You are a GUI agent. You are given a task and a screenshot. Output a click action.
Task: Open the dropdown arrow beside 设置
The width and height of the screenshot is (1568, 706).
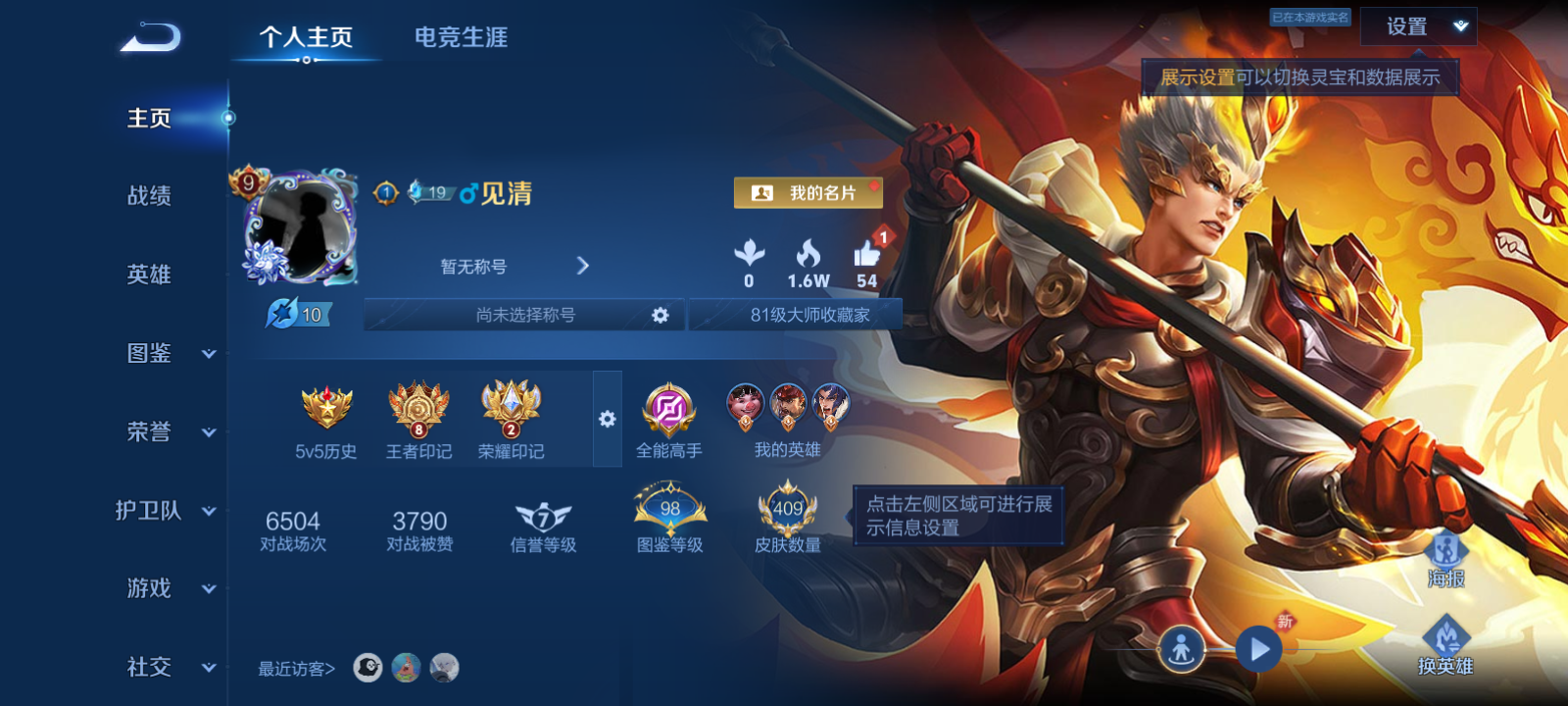tap(1459, 26)
